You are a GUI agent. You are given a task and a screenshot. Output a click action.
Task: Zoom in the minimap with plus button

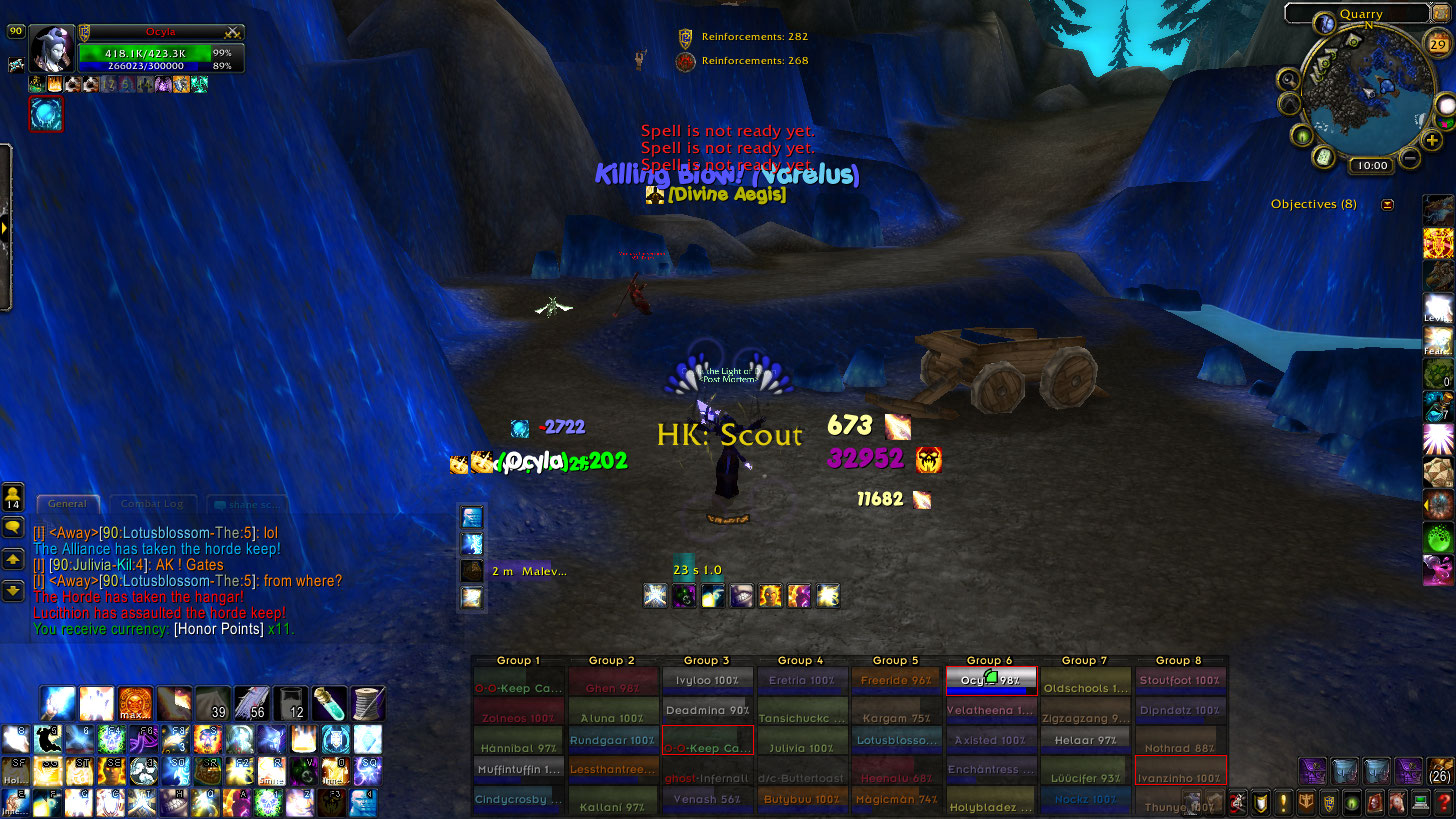[1434, 141]
